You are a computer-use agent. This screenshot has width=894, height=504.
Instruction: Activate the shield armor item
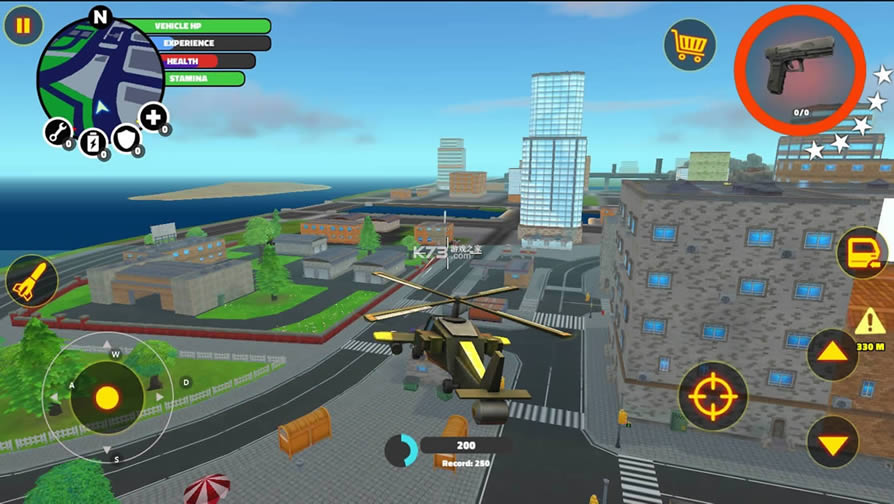point(126,139)
